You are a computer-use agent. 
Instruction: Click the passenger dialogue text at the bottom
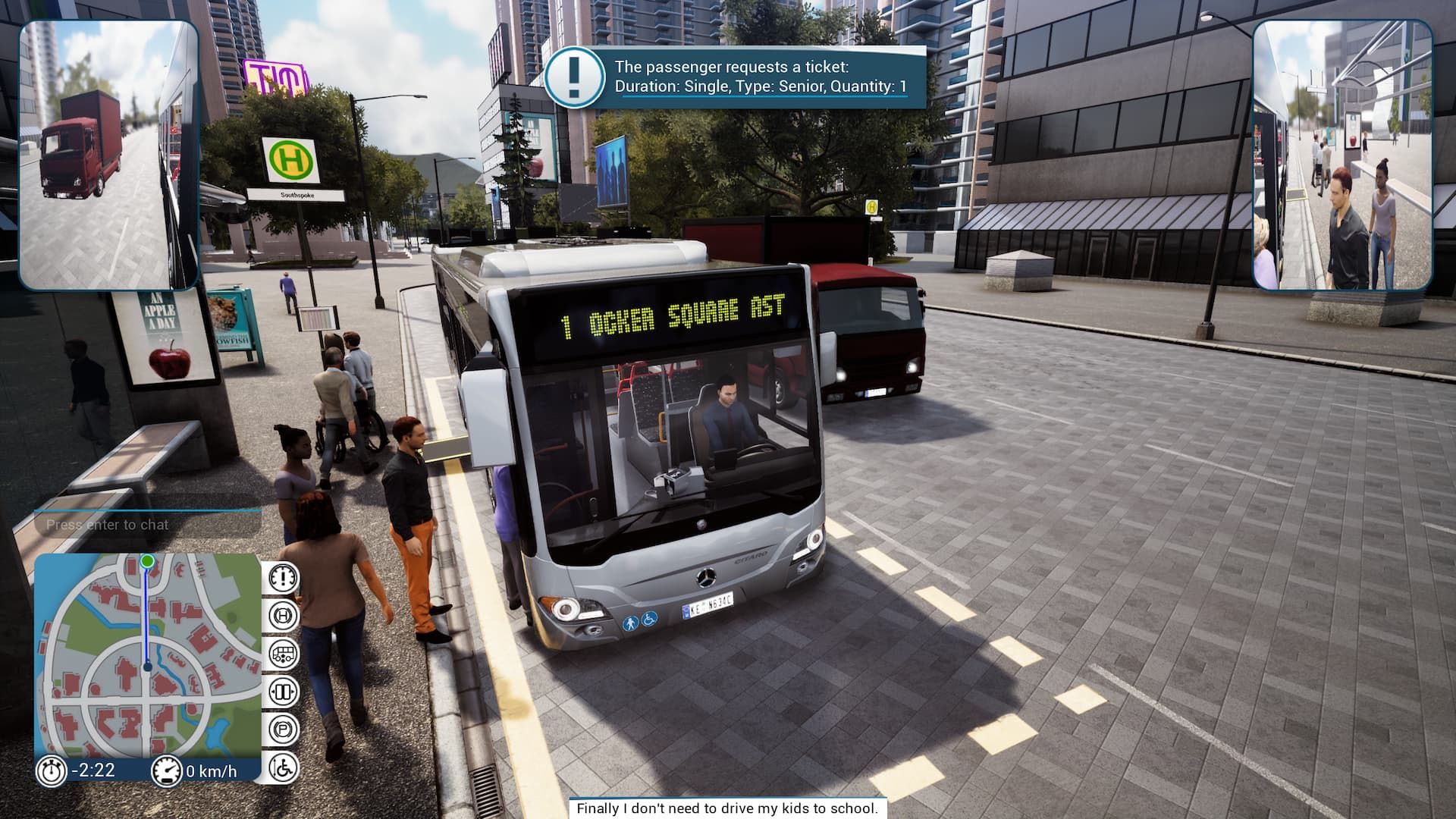point(728,809)
